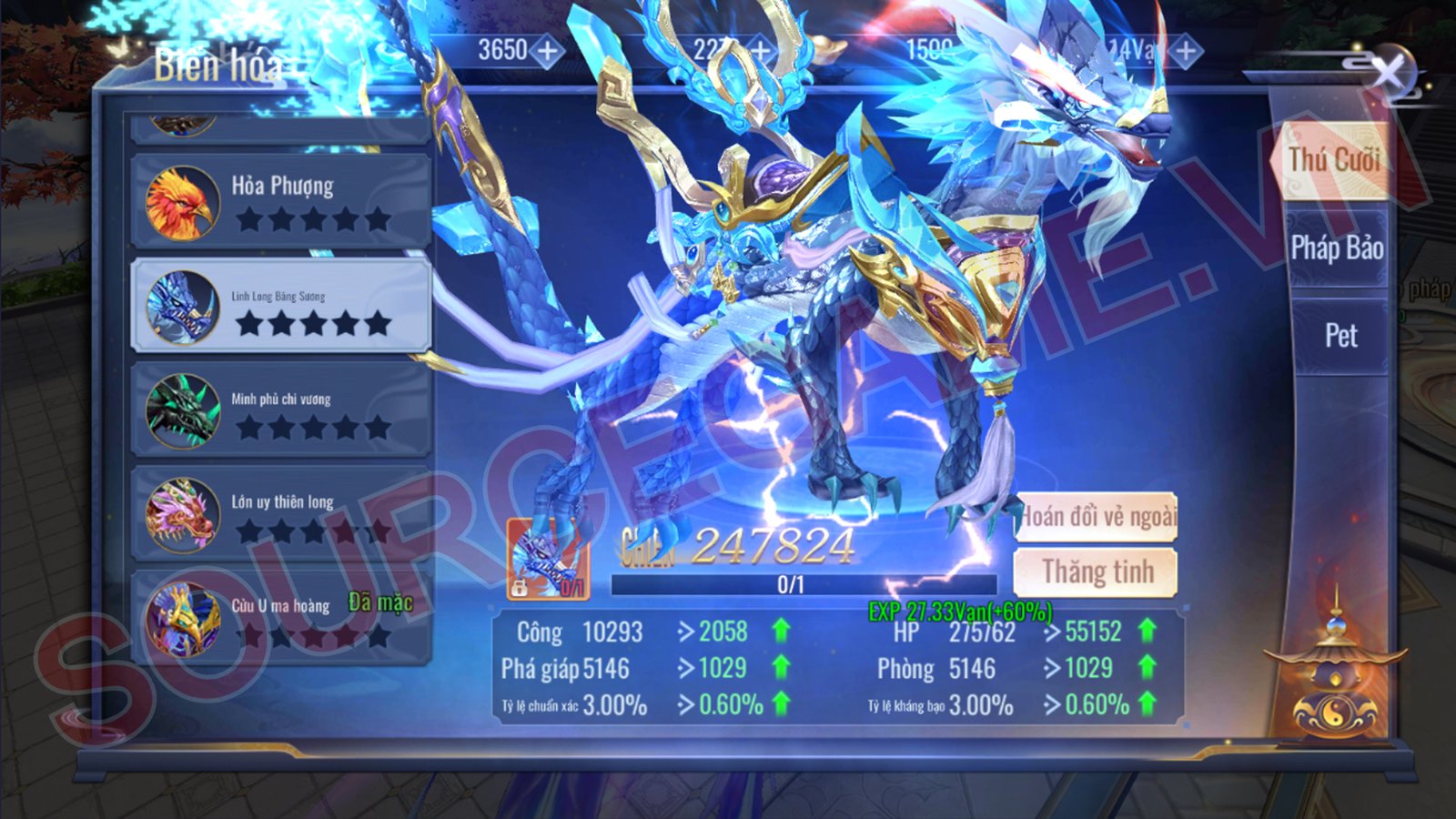1456x819 pixels.
Task: Switch to the Thú Cưỡi tab
Action: coord(1335,160)
